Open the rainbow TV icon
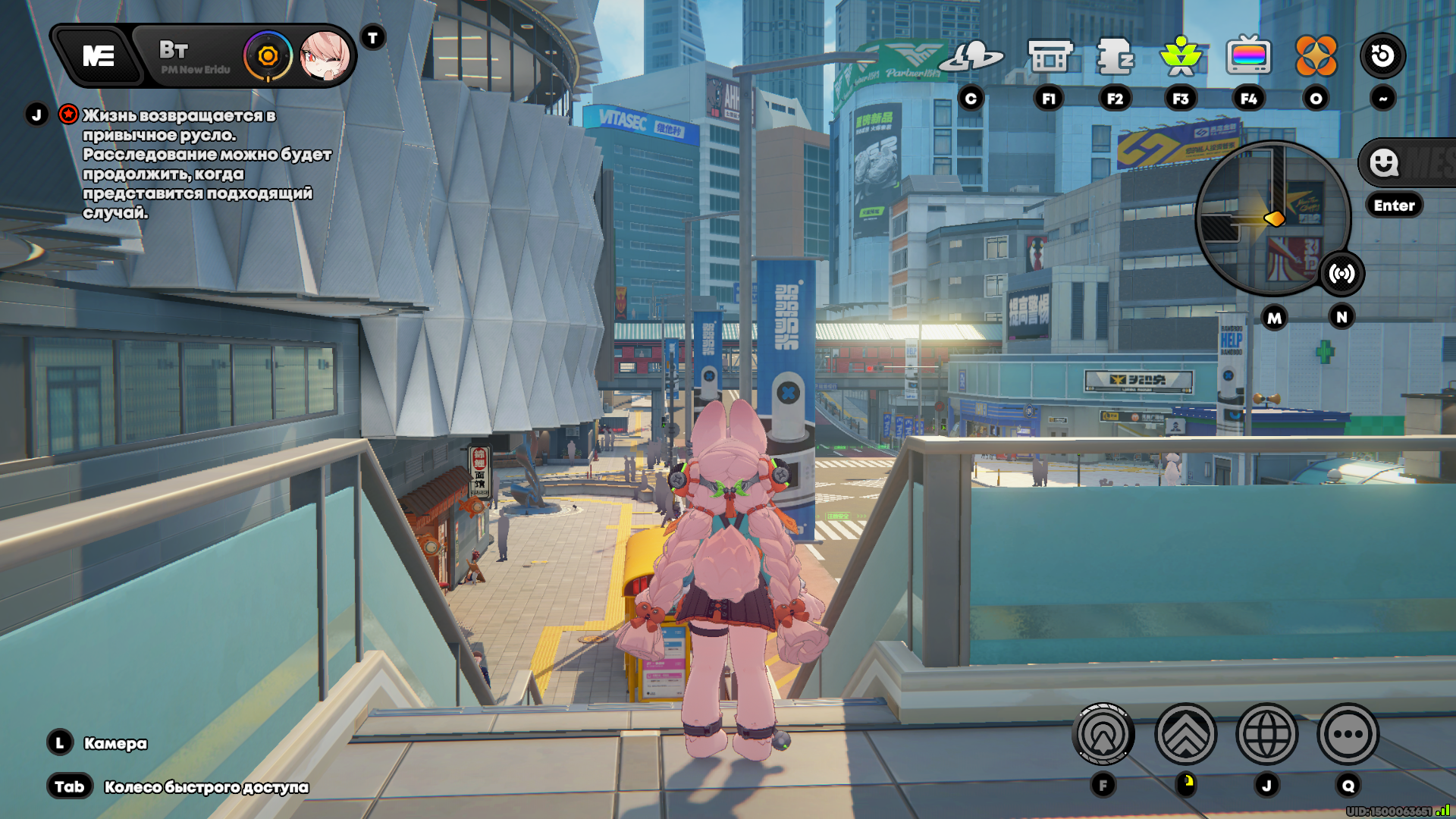 [x=1248, y=56]
